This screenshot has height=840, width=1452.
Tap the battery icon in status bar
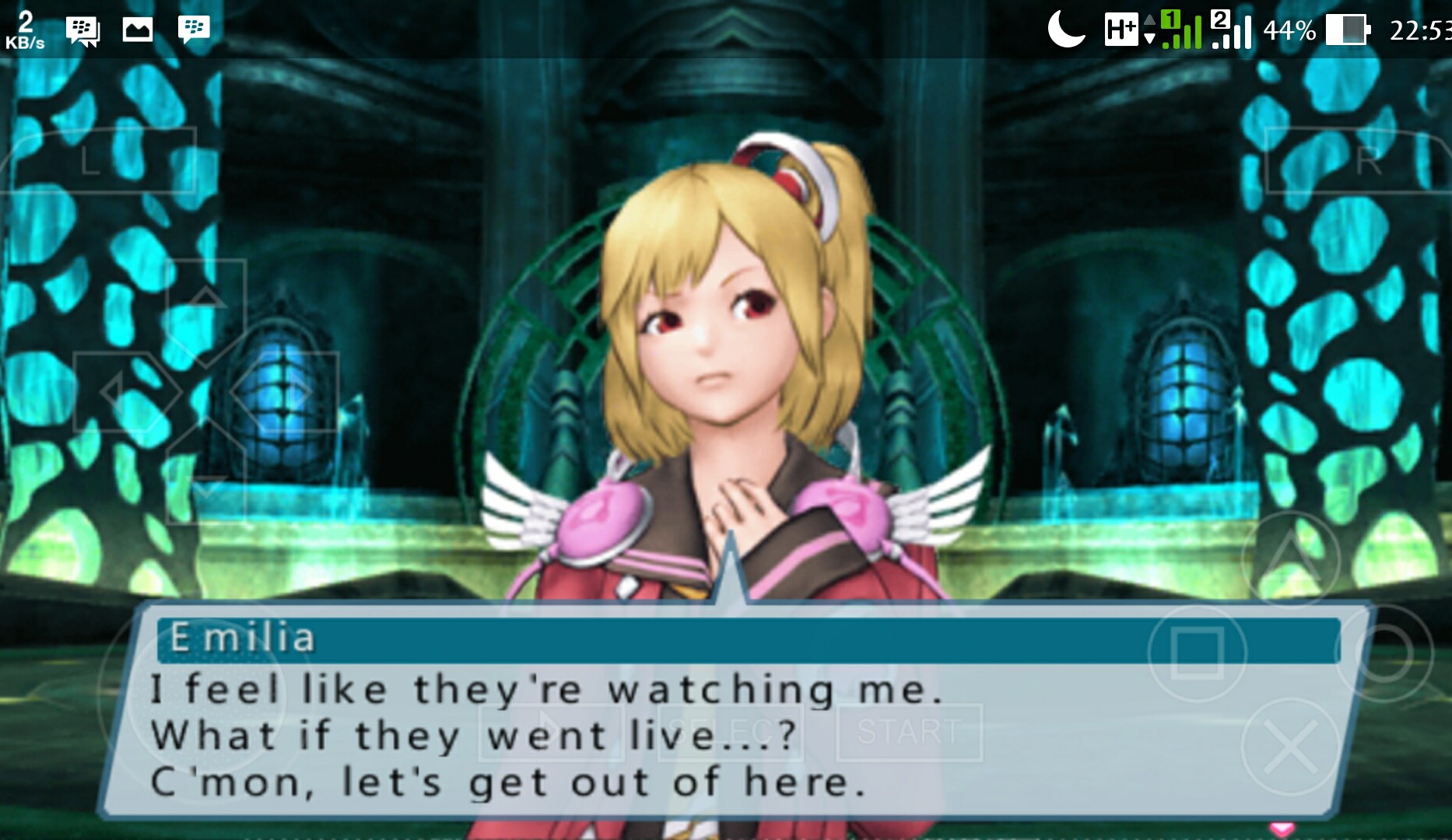point(1347,30)
